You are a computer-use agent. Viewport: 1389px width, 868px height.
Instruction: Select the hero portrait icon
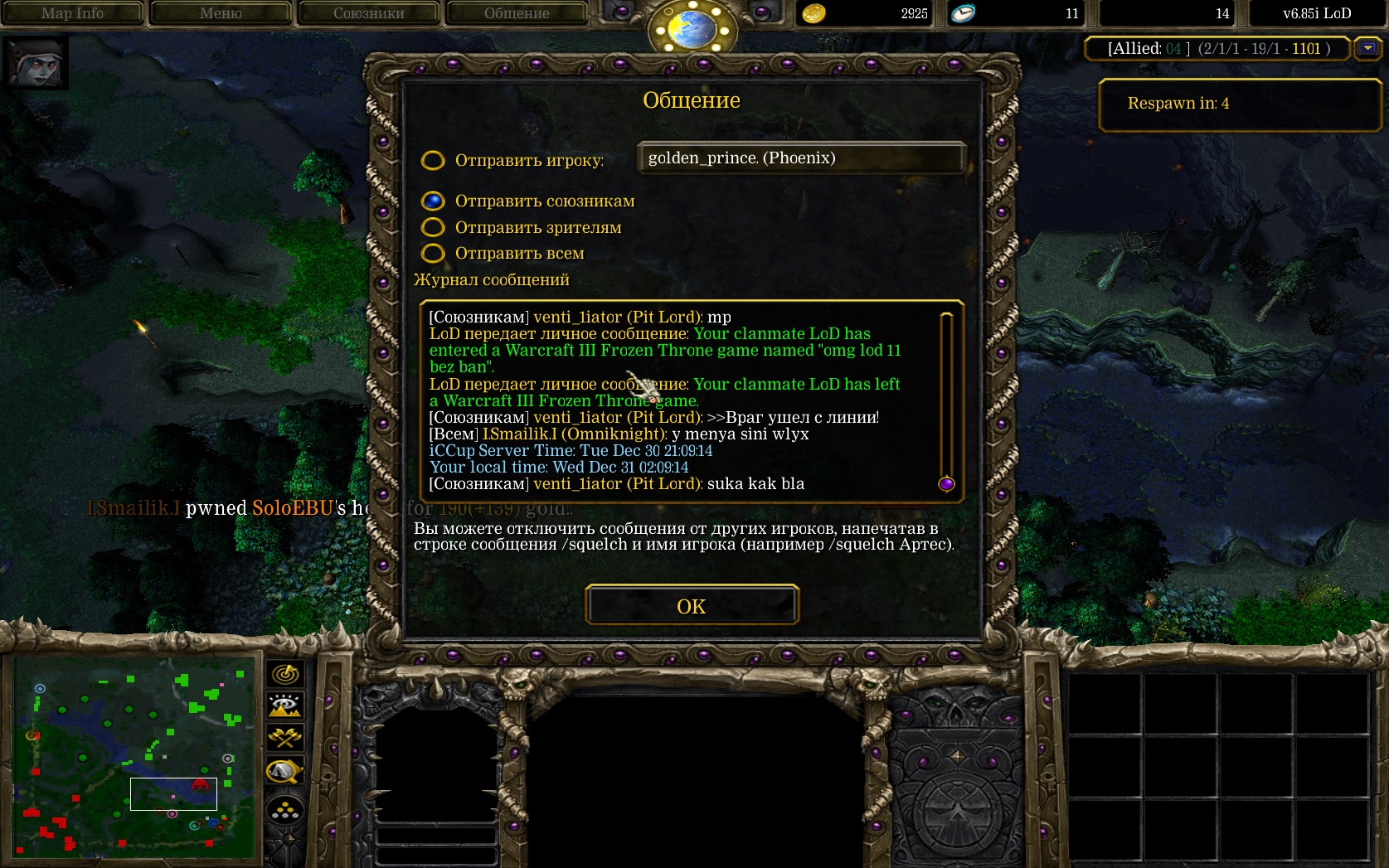pos(36,62)
